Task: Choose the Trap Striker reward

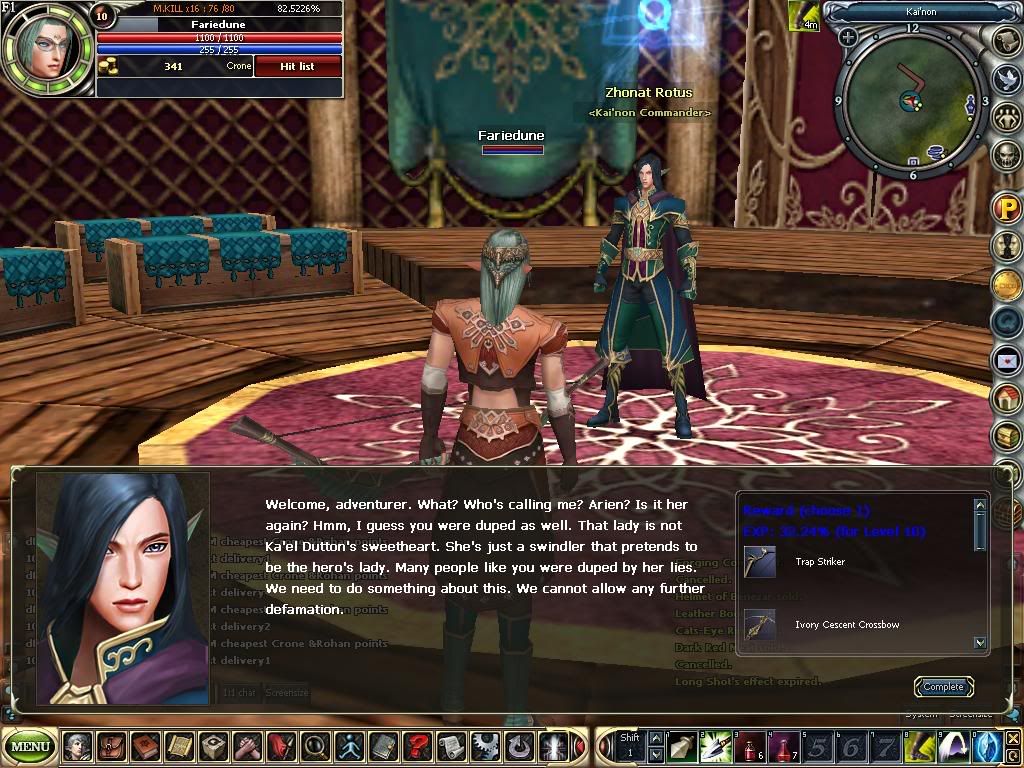Action: point(760,562)
